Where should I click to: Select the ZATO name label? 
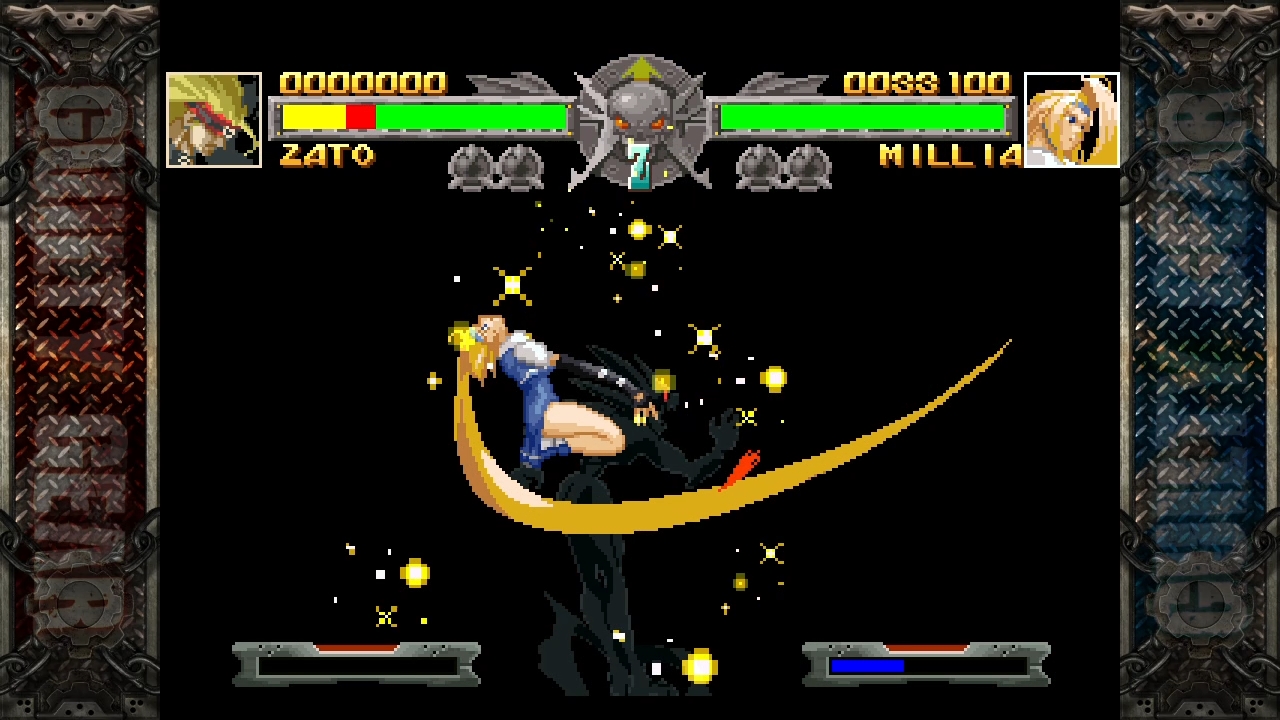(328, 155)
